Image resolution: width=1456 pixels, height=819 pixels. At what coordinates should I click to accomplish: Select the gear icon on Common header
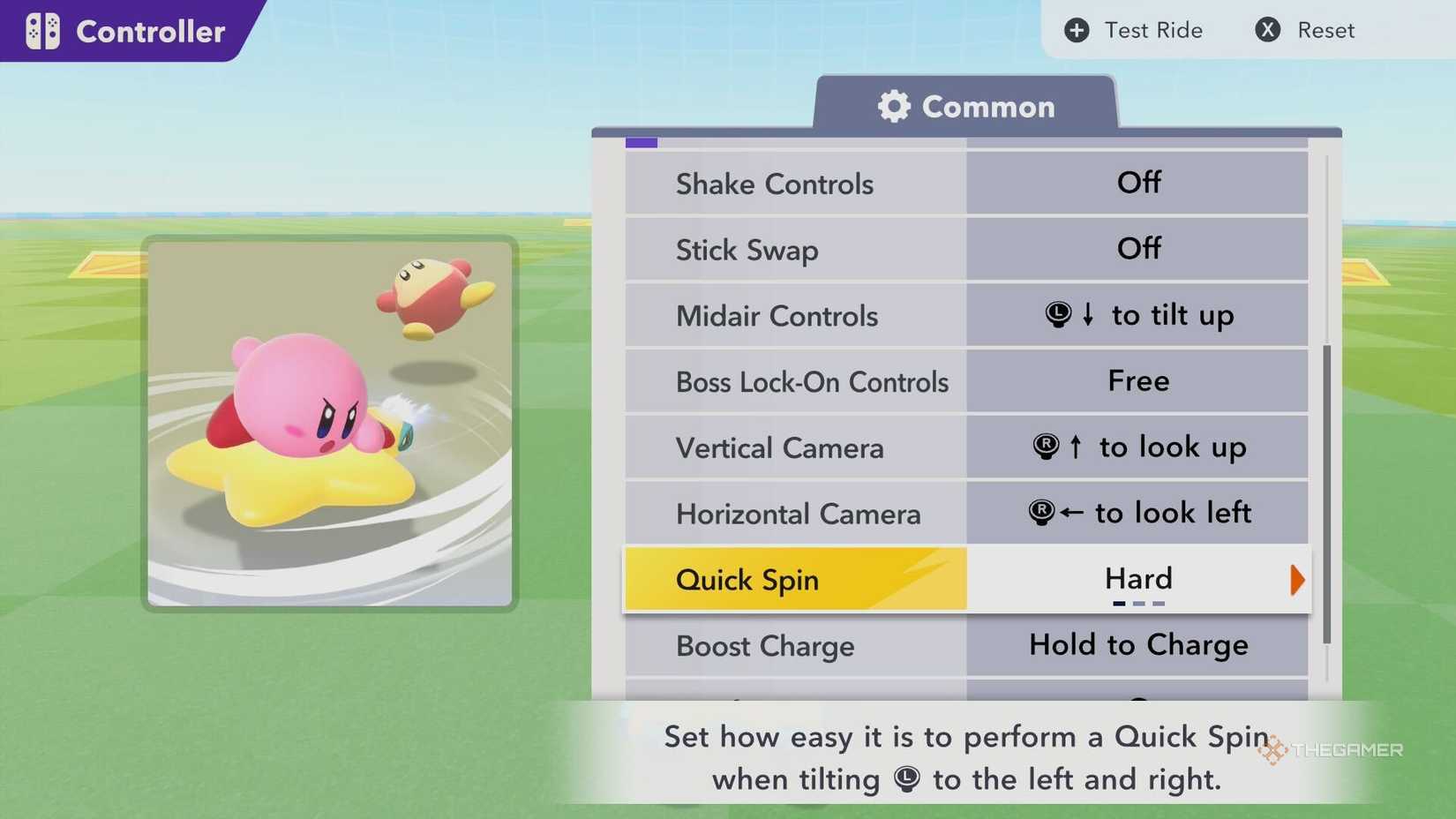pyautogui.click(x=894, y=106)
